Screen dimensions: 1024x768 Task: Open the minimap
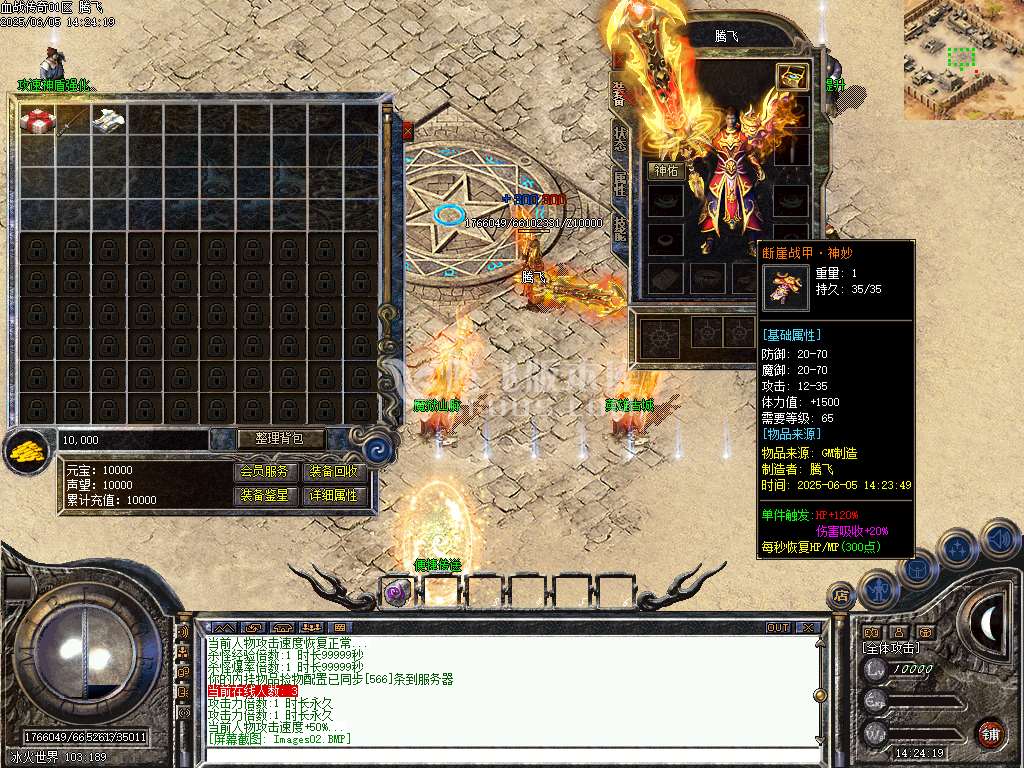963,59
